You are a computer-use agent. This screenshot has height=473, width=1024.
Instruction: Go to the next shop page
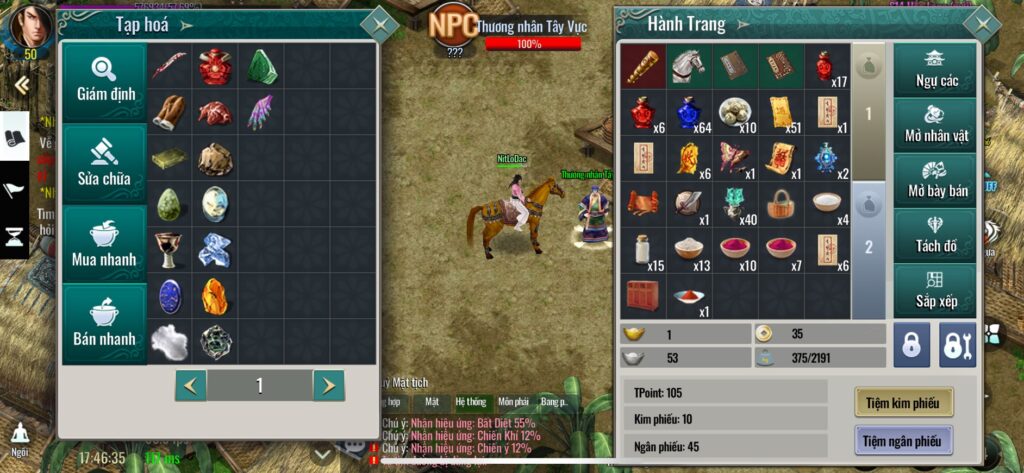tap(328, 385)
